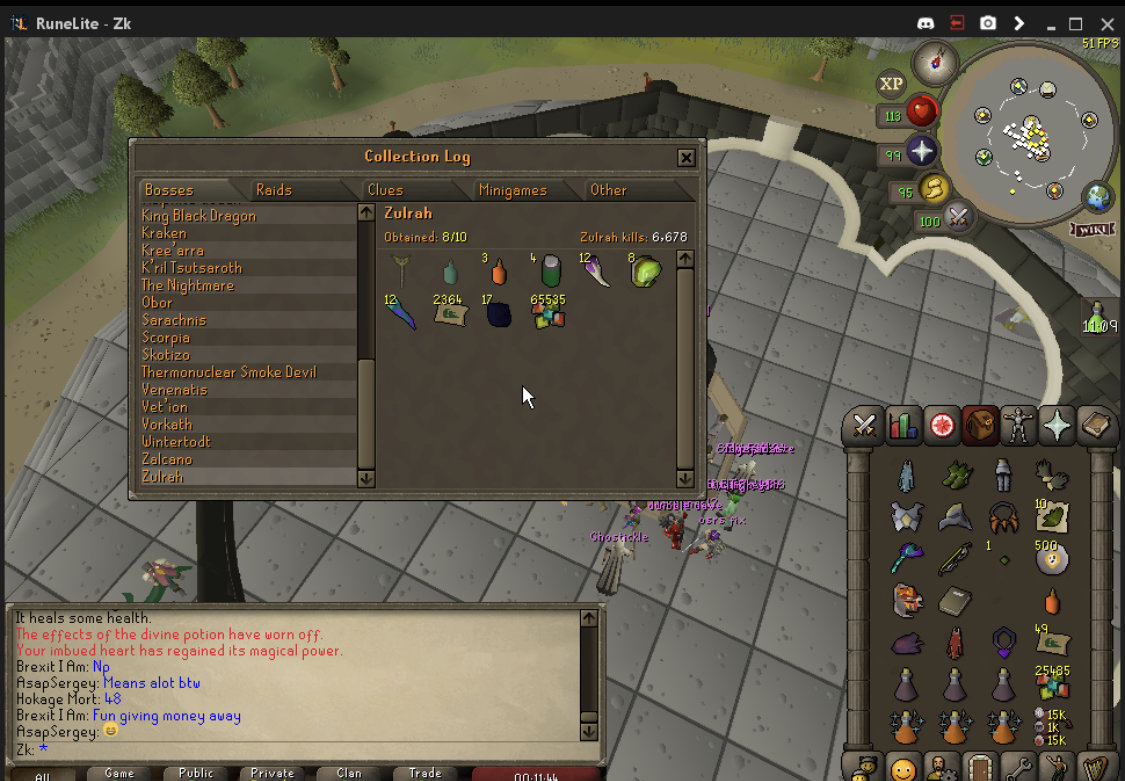1125x781 pixels.
Task: Take a RuneLite screenshot with camera icon
Action: 988,23
